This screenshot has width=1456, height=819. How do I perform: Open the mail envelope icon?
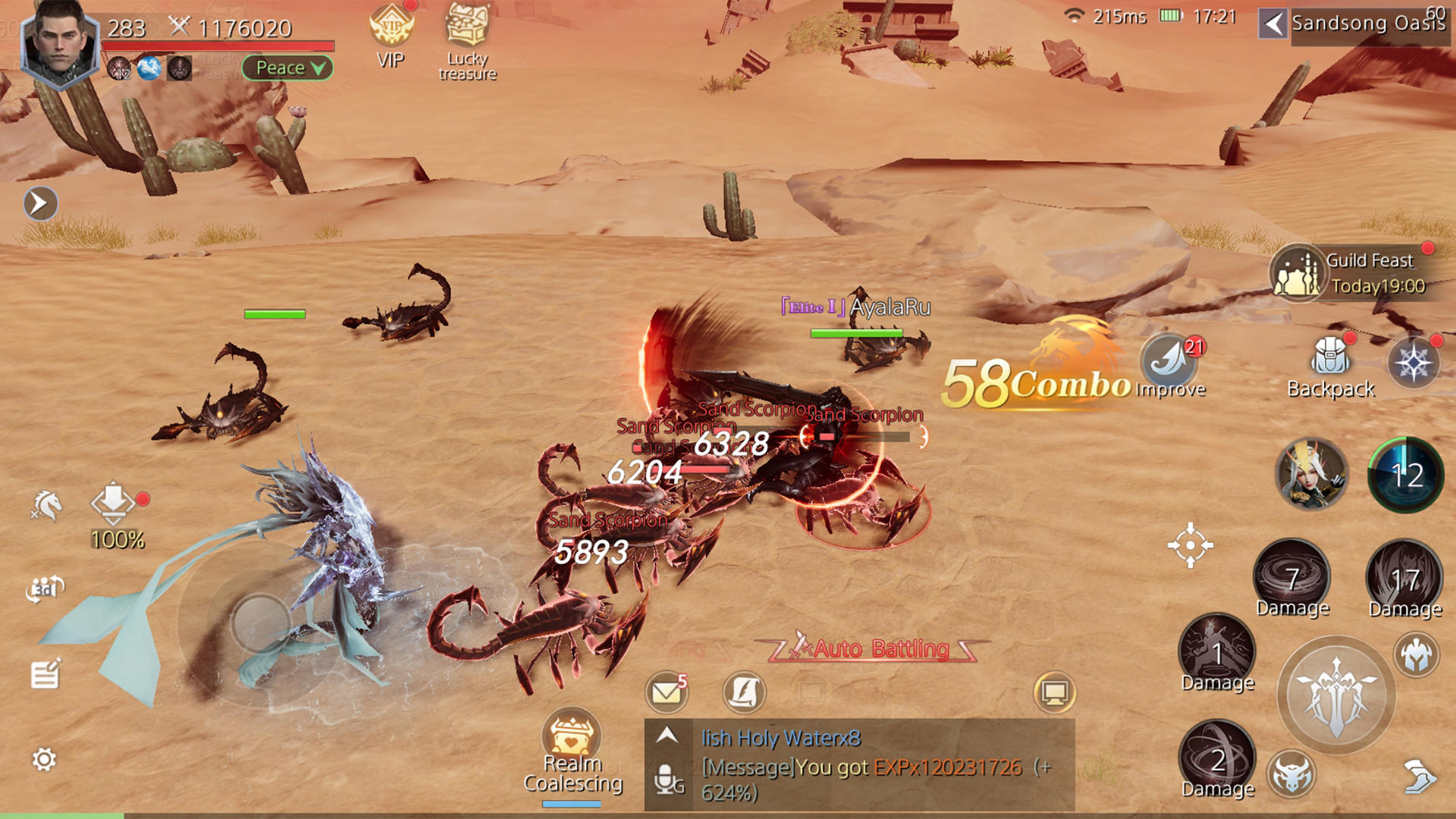[x=666, y=692]
